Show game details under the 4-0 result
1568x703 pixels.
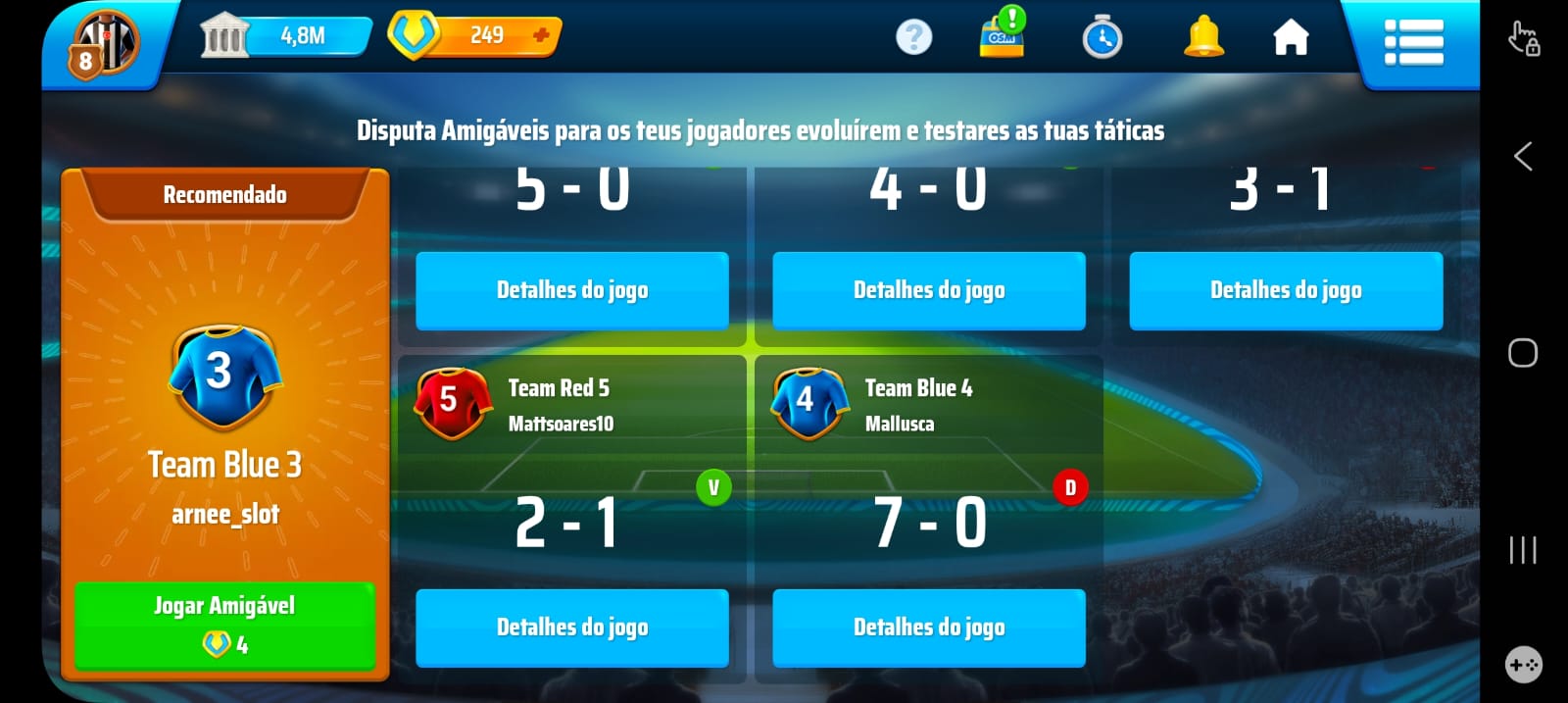pos(928,290)
